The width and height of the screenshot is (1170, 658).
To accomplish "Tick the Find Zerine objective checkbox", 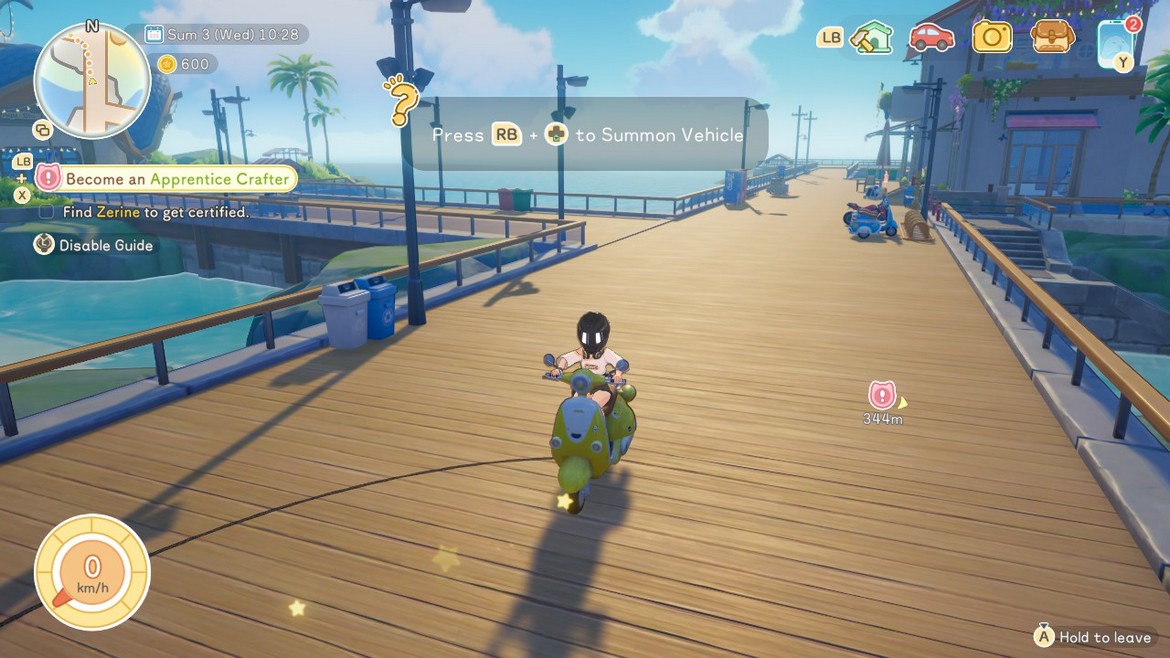I will tap(46, 212).
